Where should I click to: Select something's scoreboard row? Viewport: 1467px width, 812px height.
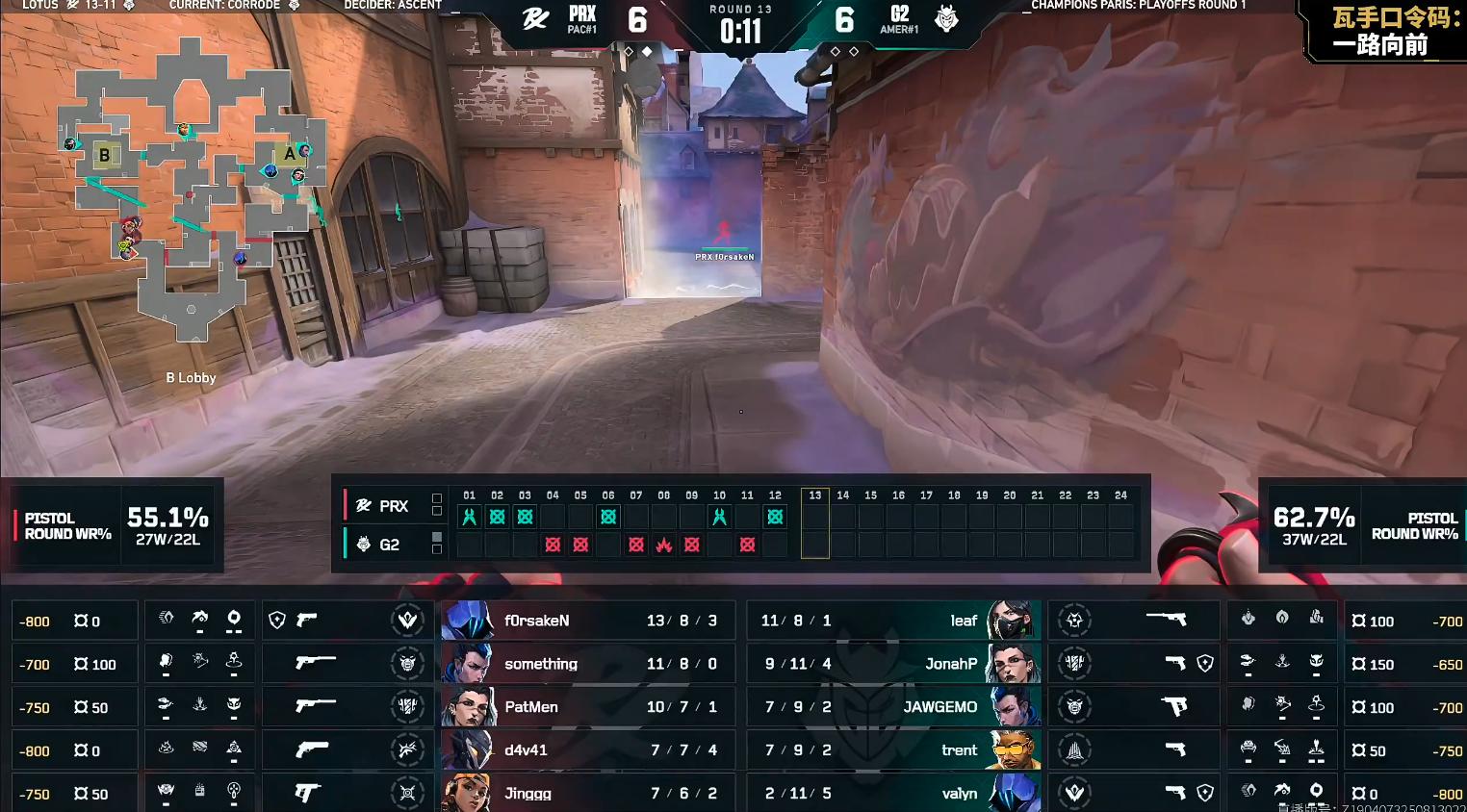pyautogui.click(x=587, y=664)
